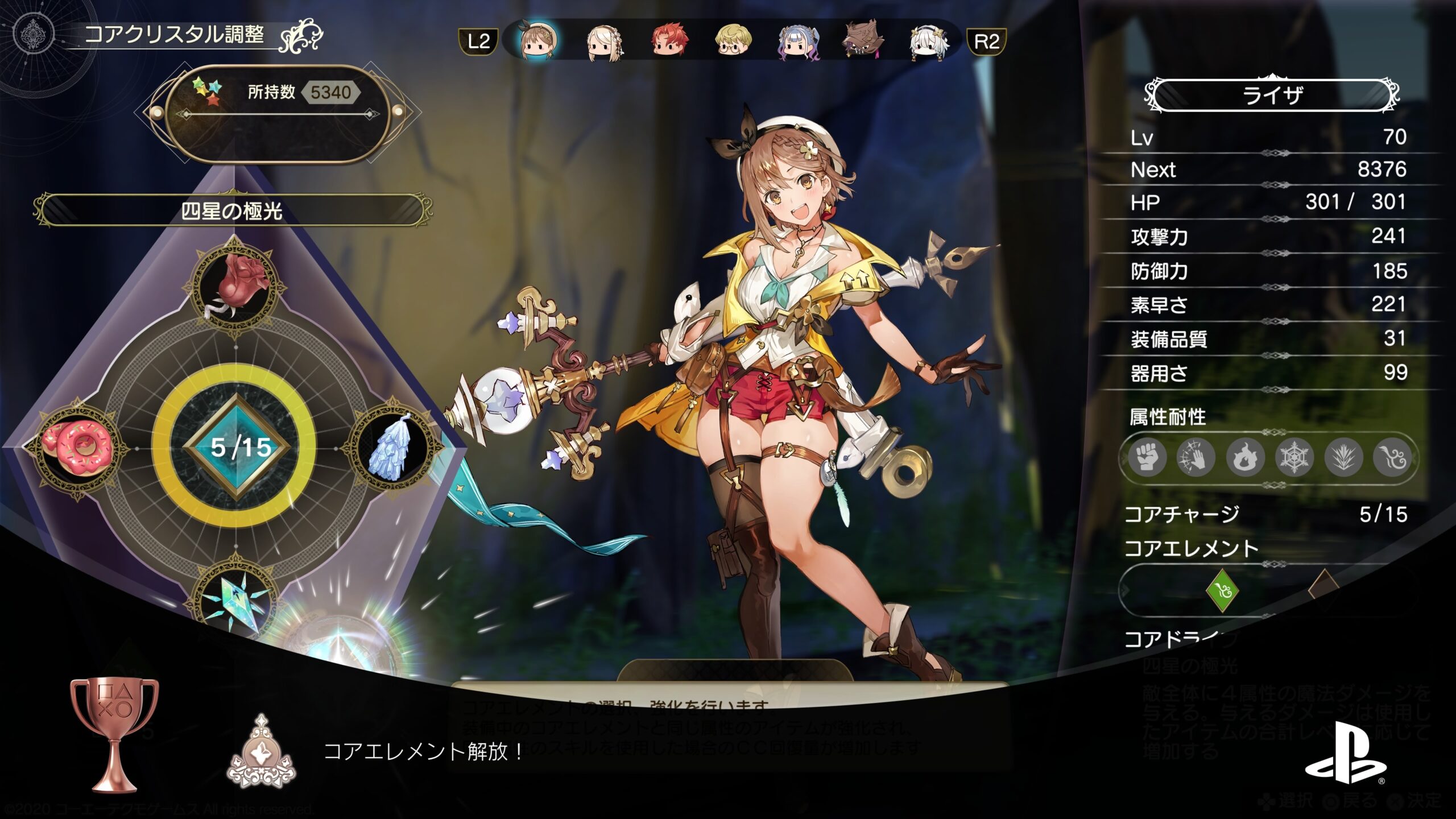Select Ryza's portrait with the beret
Image resolution: width=1456 pixels, height=819 pixels.
(538, 41)
